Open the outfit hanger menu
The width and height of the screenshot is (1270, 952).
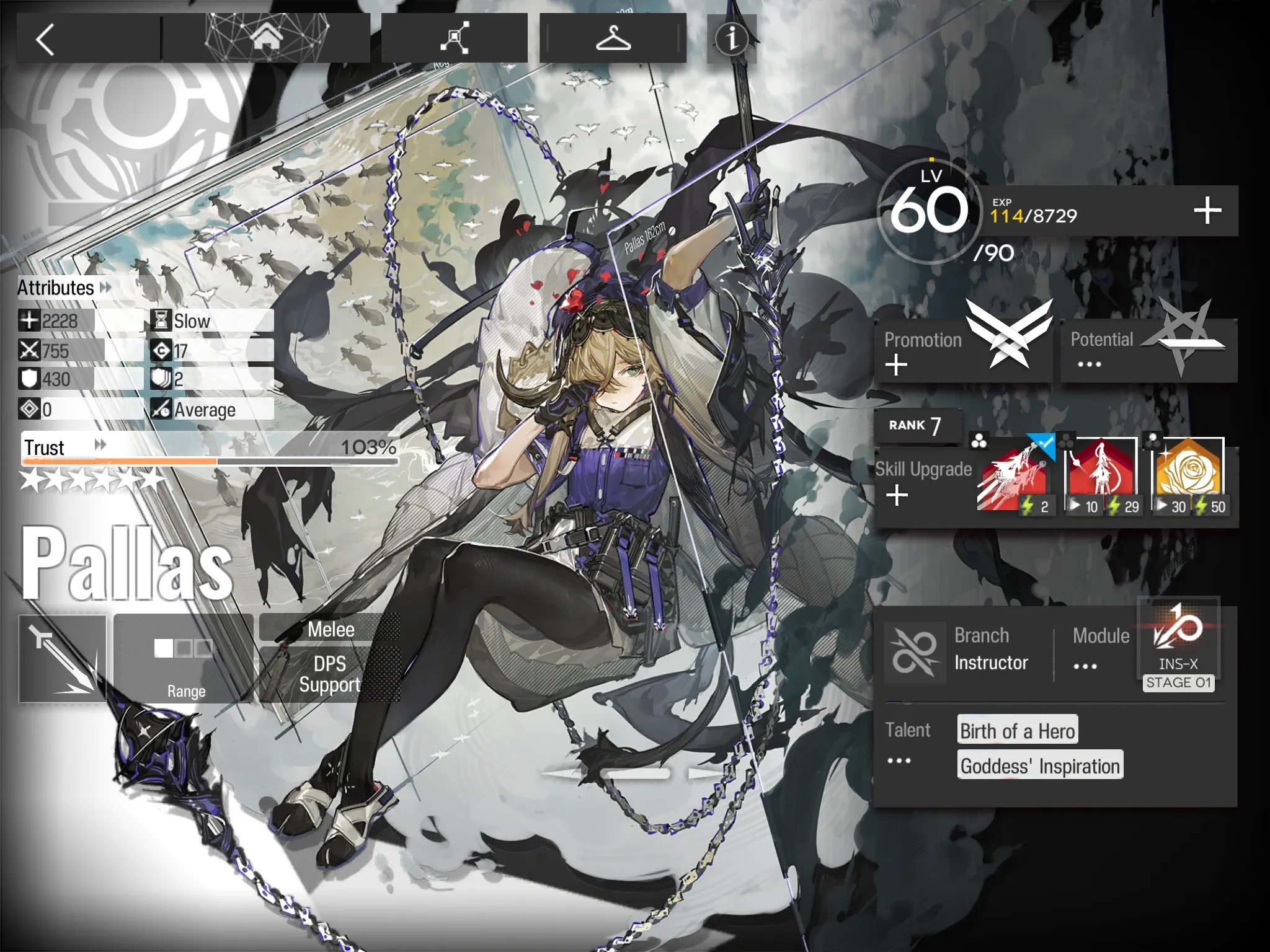pyautogui.click(x=613, y=38)
